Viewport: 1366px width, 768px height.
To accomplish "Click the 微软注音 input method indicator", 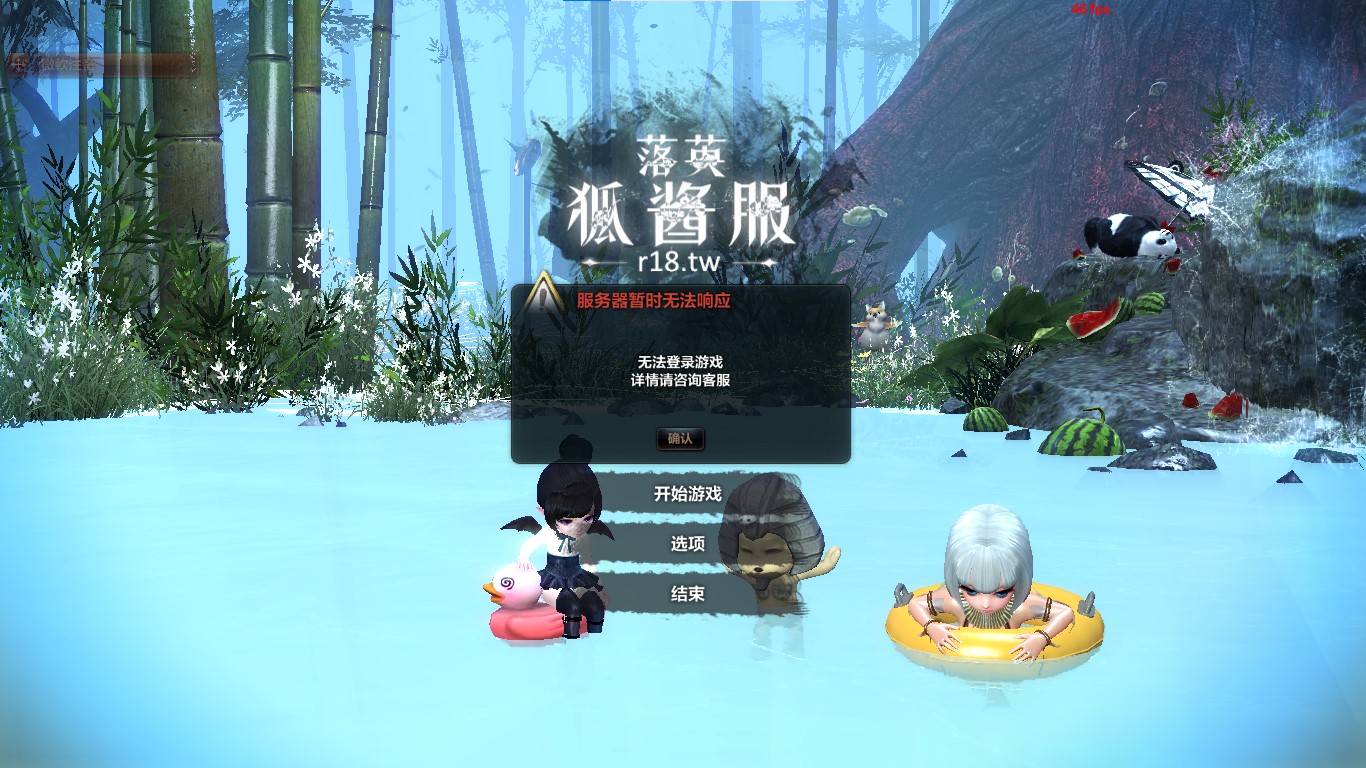I will pos(68,63).
